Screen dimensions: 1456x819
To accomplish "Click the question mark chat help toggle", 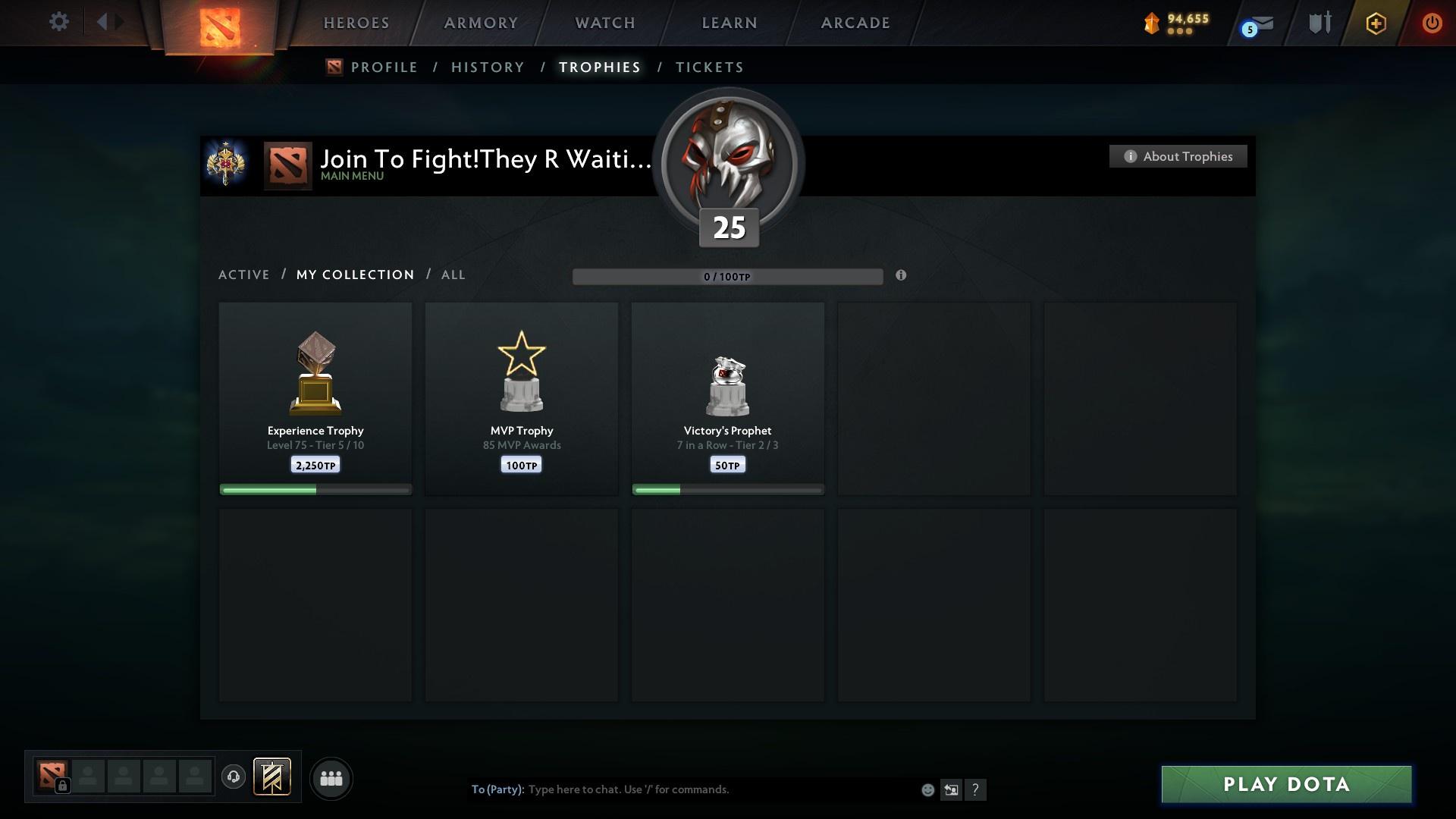I will tap(977, 789).
